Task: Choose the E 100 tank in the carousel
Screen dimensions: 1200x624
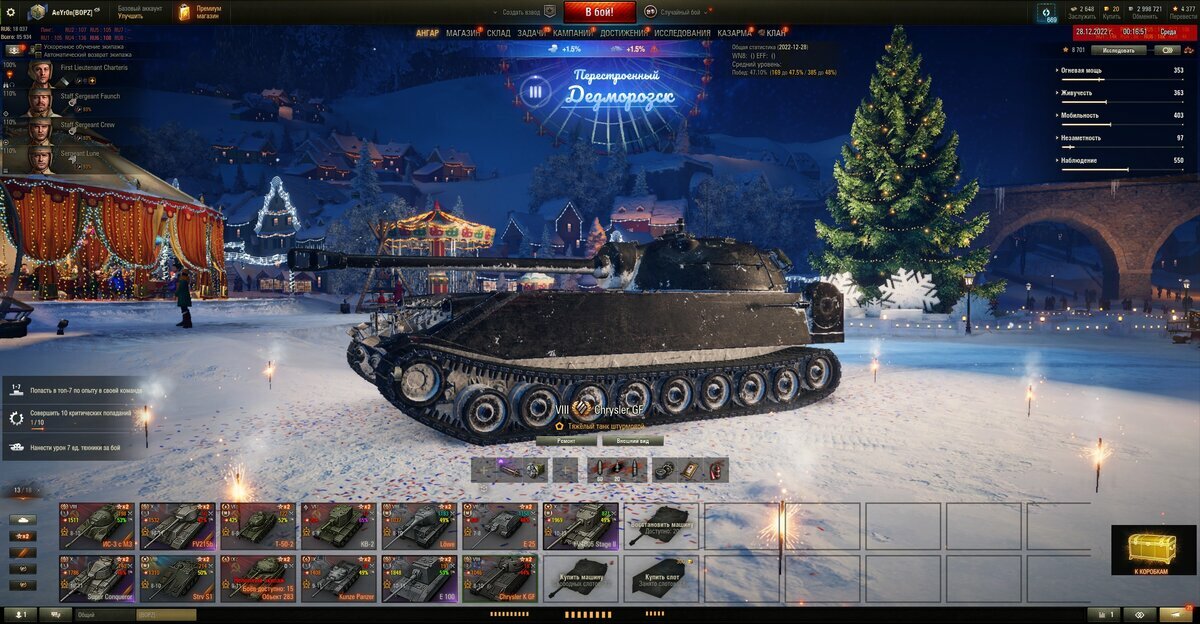Action: [419, 579]
